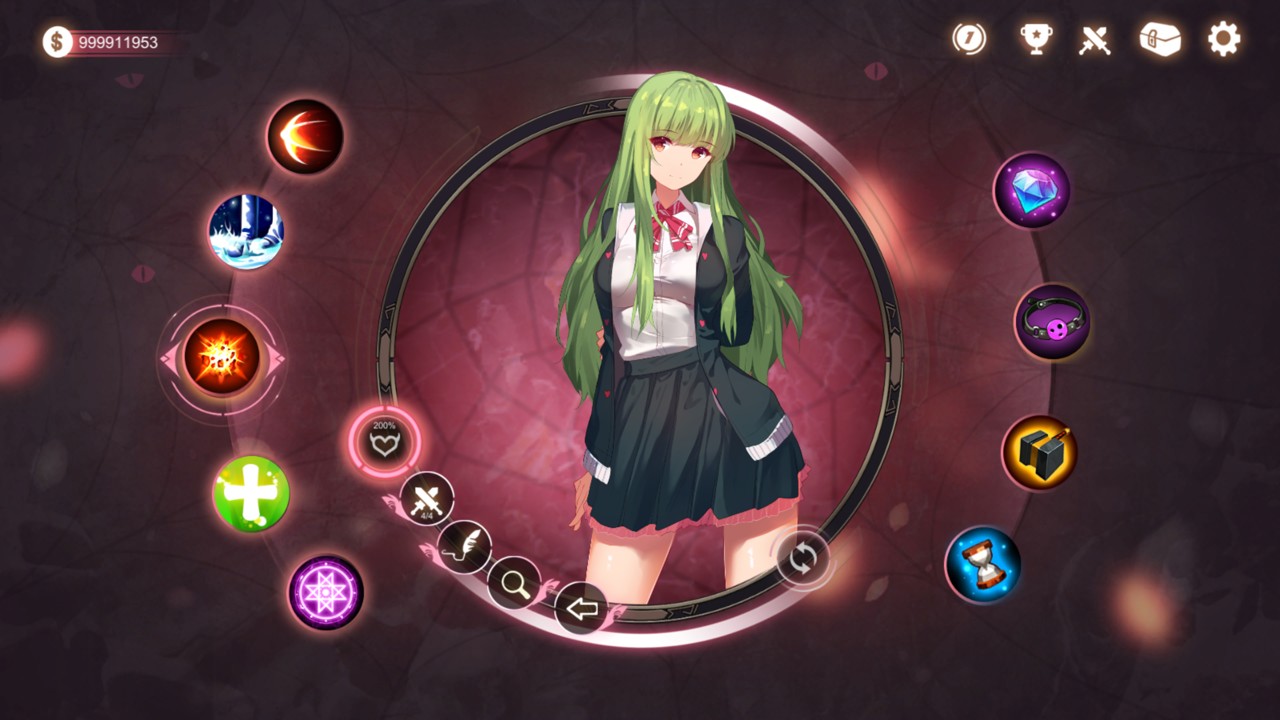Choose the golden gauntlet item
1280x720 pixels.
click(1040, 453)
